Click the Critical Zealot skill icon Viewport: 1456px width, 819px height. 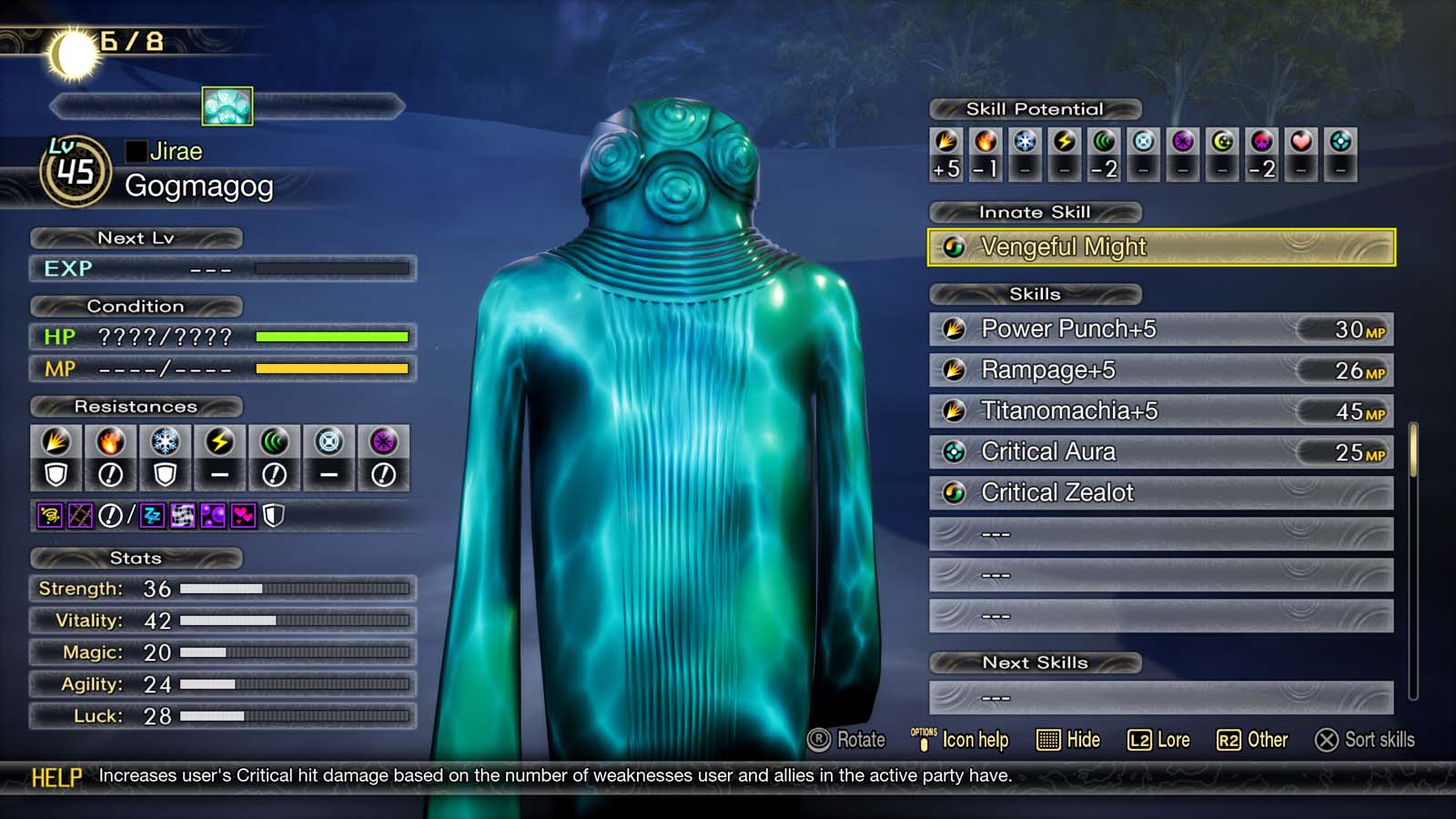(955, 492)
